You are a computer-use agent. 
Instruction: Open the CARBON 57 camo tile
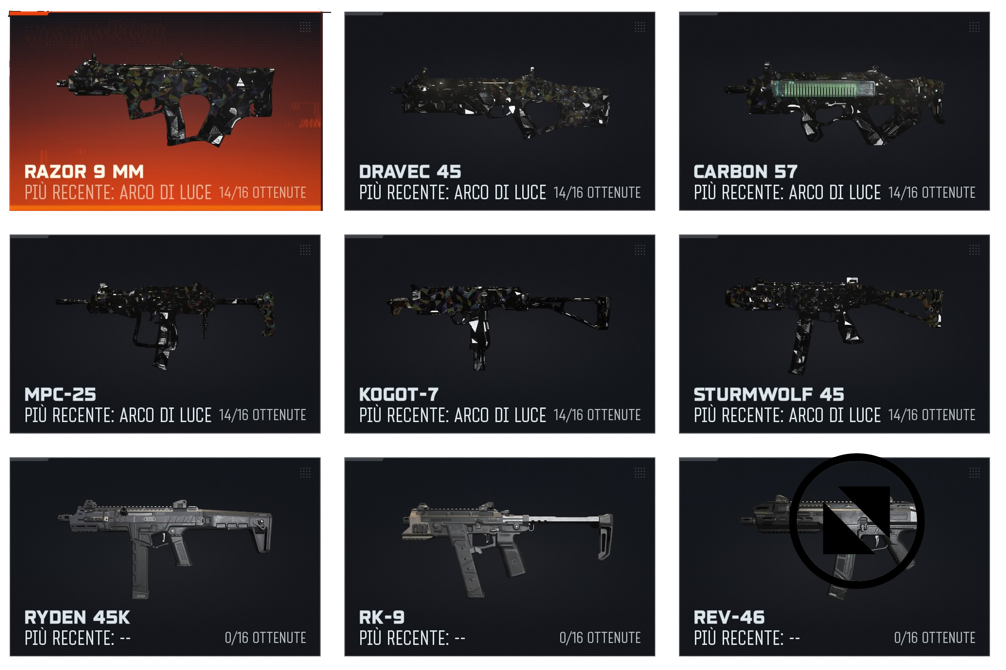(834, 111)
